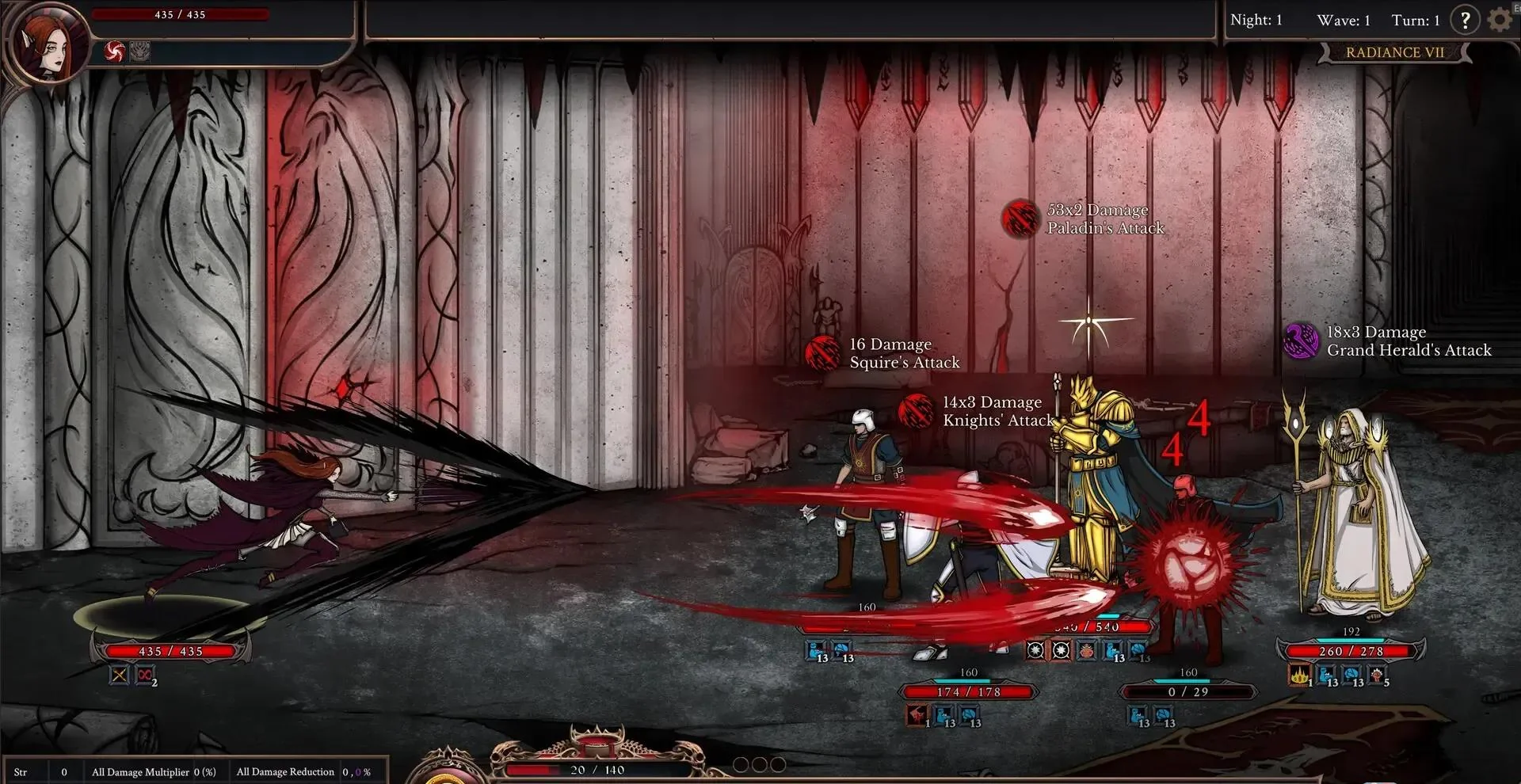Open the question mark help button
This screenshot has width=1521, height=784.
tap(1465, 20)
